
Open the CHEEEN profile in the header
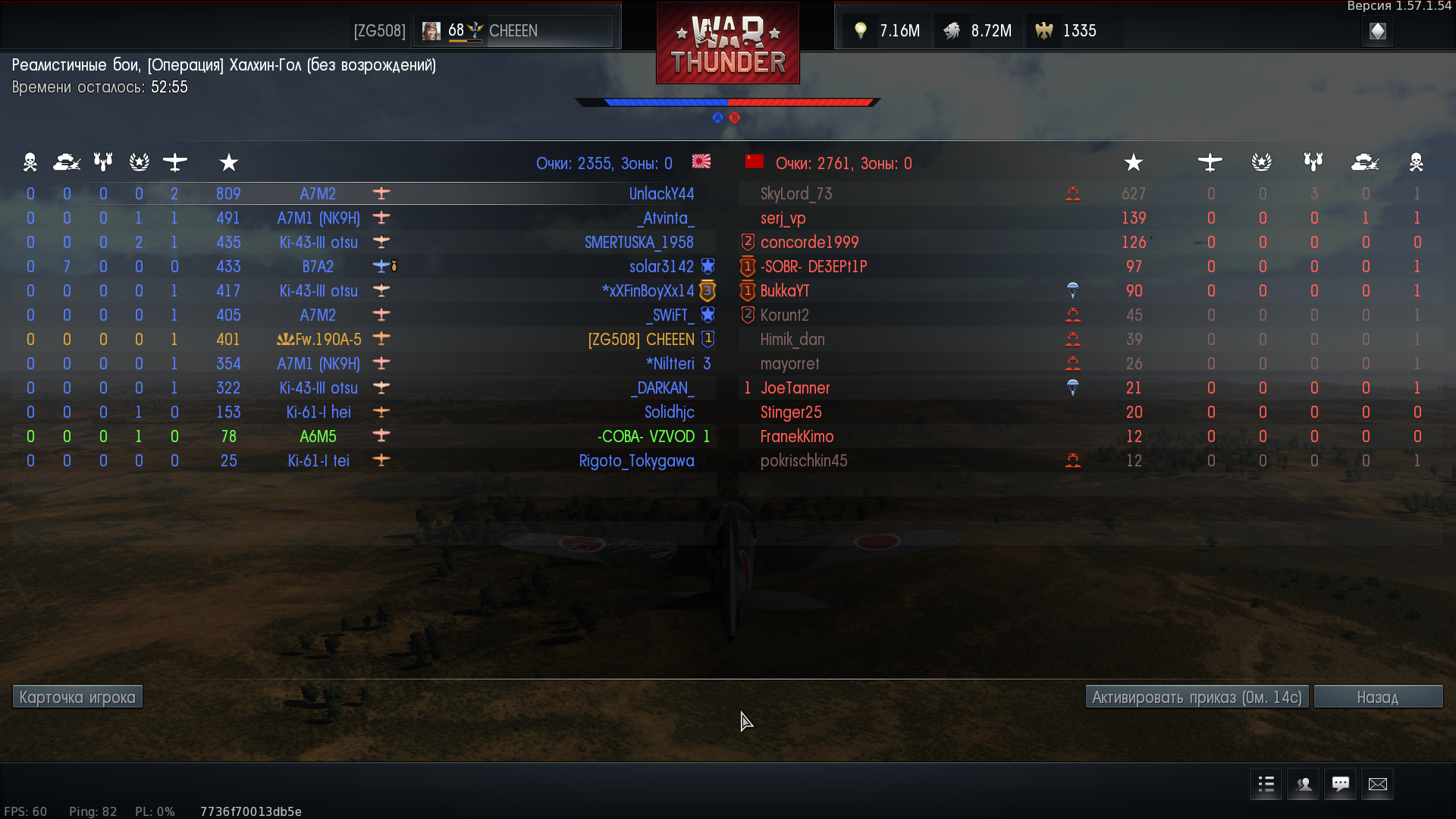[513, 31]
